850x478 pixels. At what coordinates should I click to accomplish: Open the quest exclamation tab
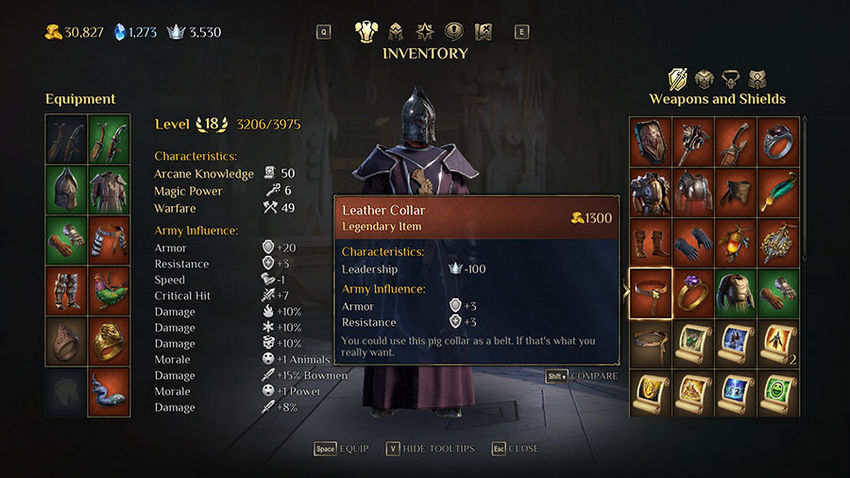click(x=453, y=31)
